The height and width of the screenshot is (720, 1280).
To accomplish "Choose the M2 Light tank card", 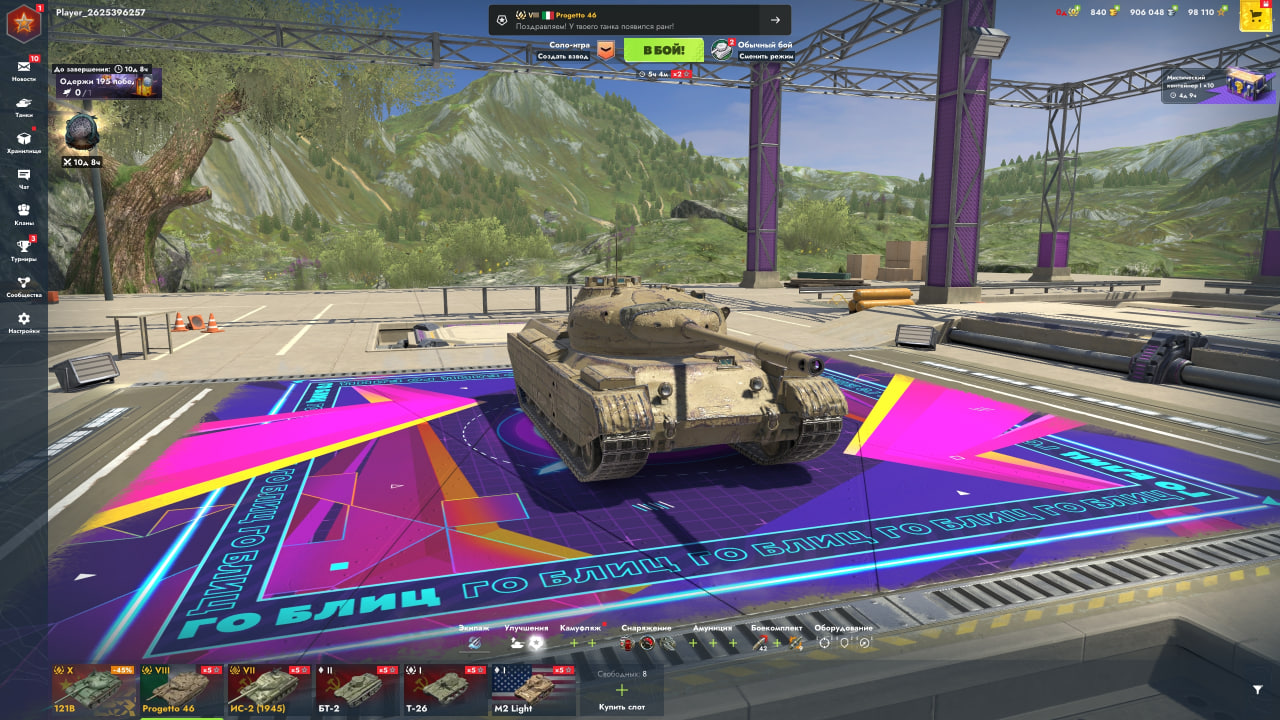I will pyautogui.click(x=533, y=690).
